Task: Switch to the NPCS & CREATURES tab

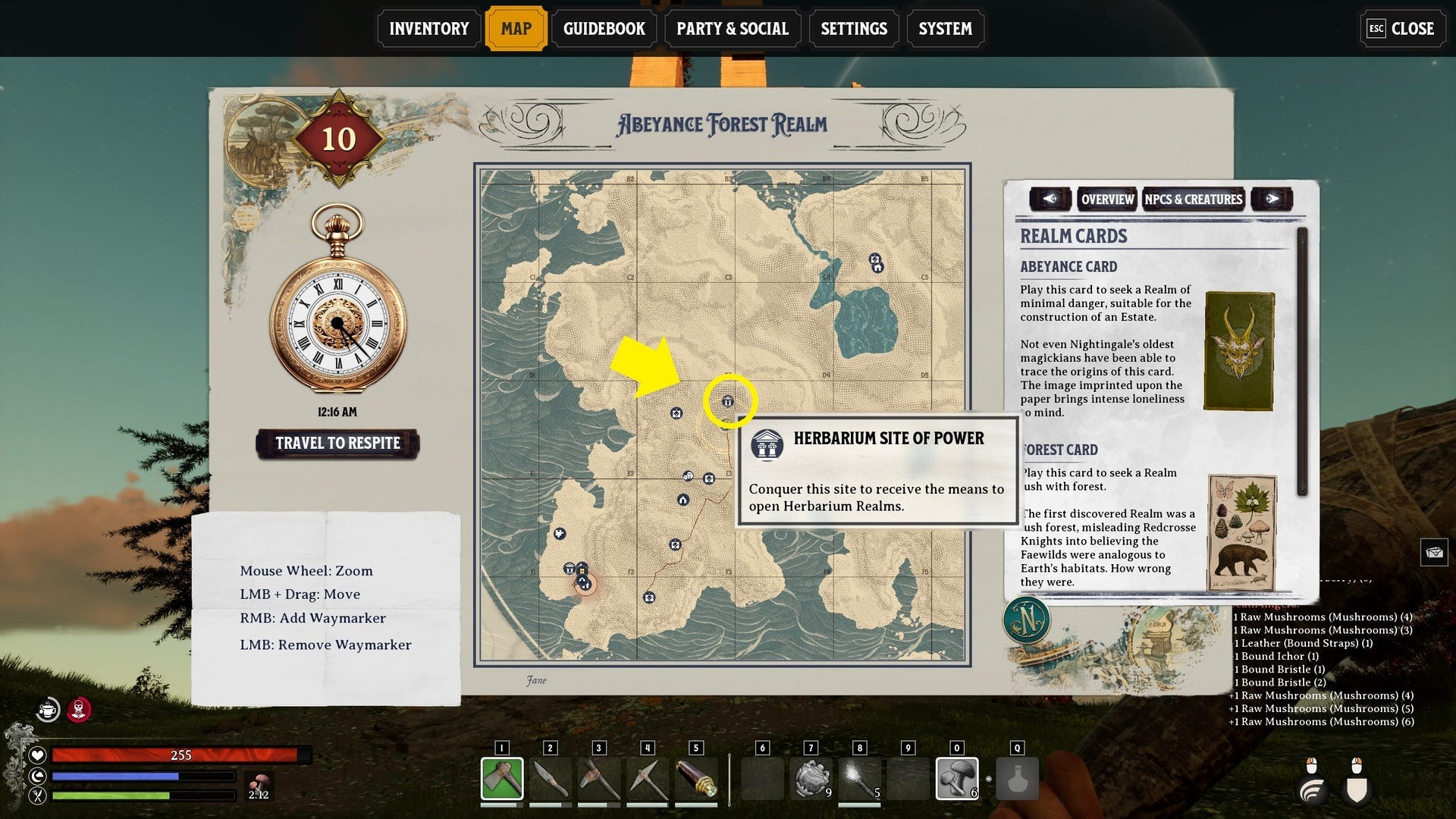Action: coord(1194,199)
